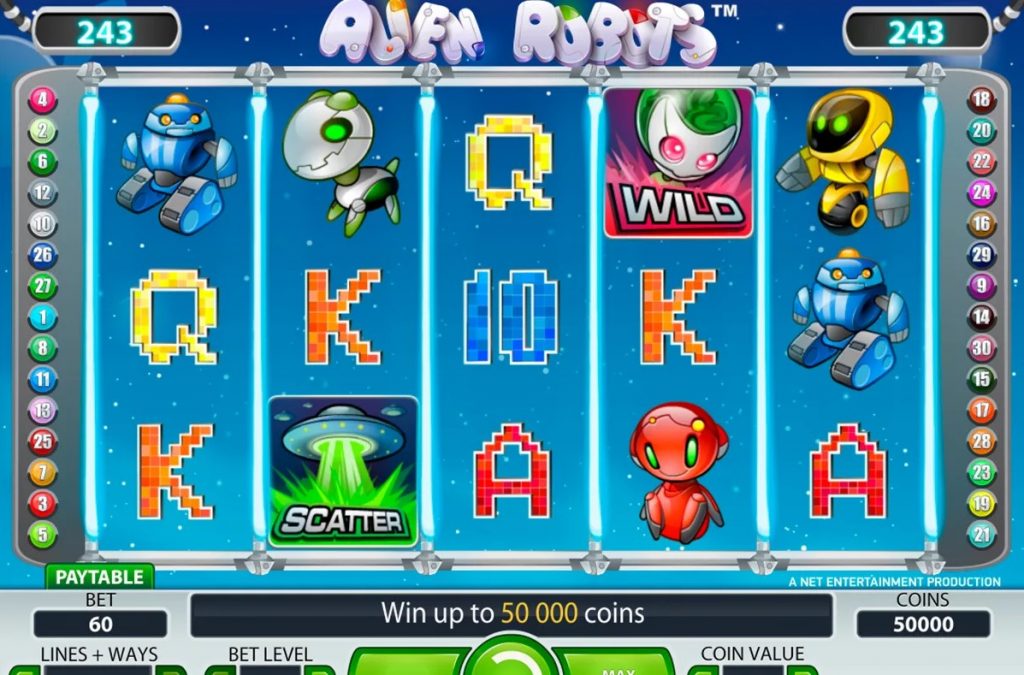
Task: Show payline number 7 ball
Action: click(x=43, y=472)
